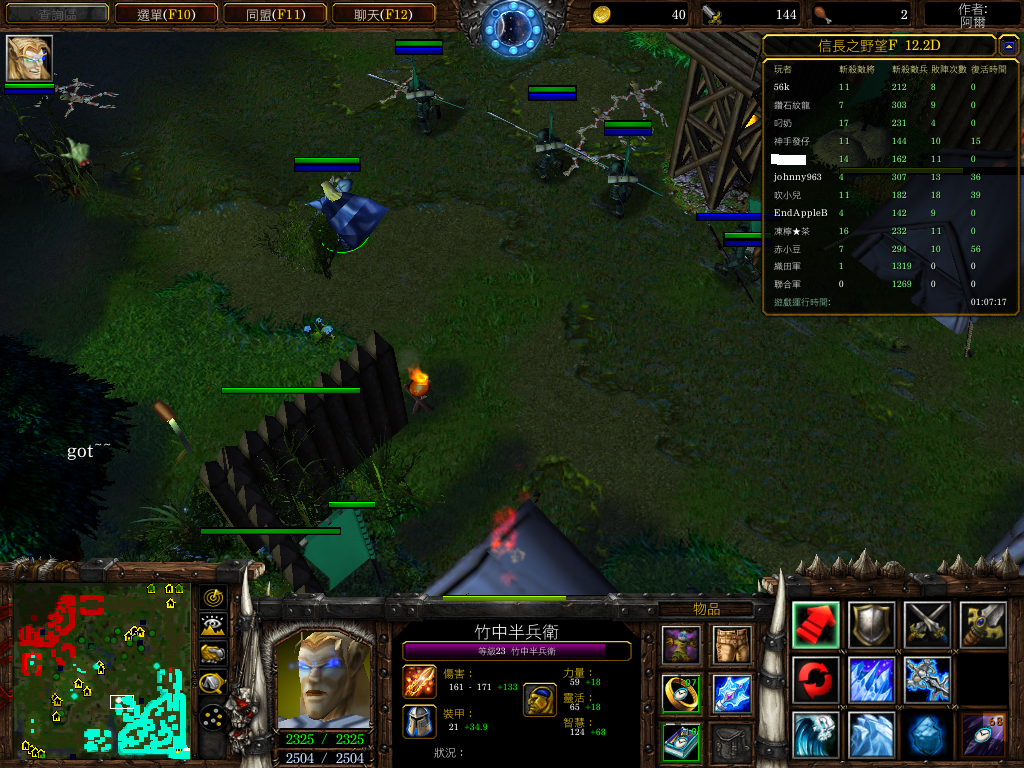1024x770 pixels.
Task: Toggle minimap ally color mode button
Action: click(x=212, y=655)
